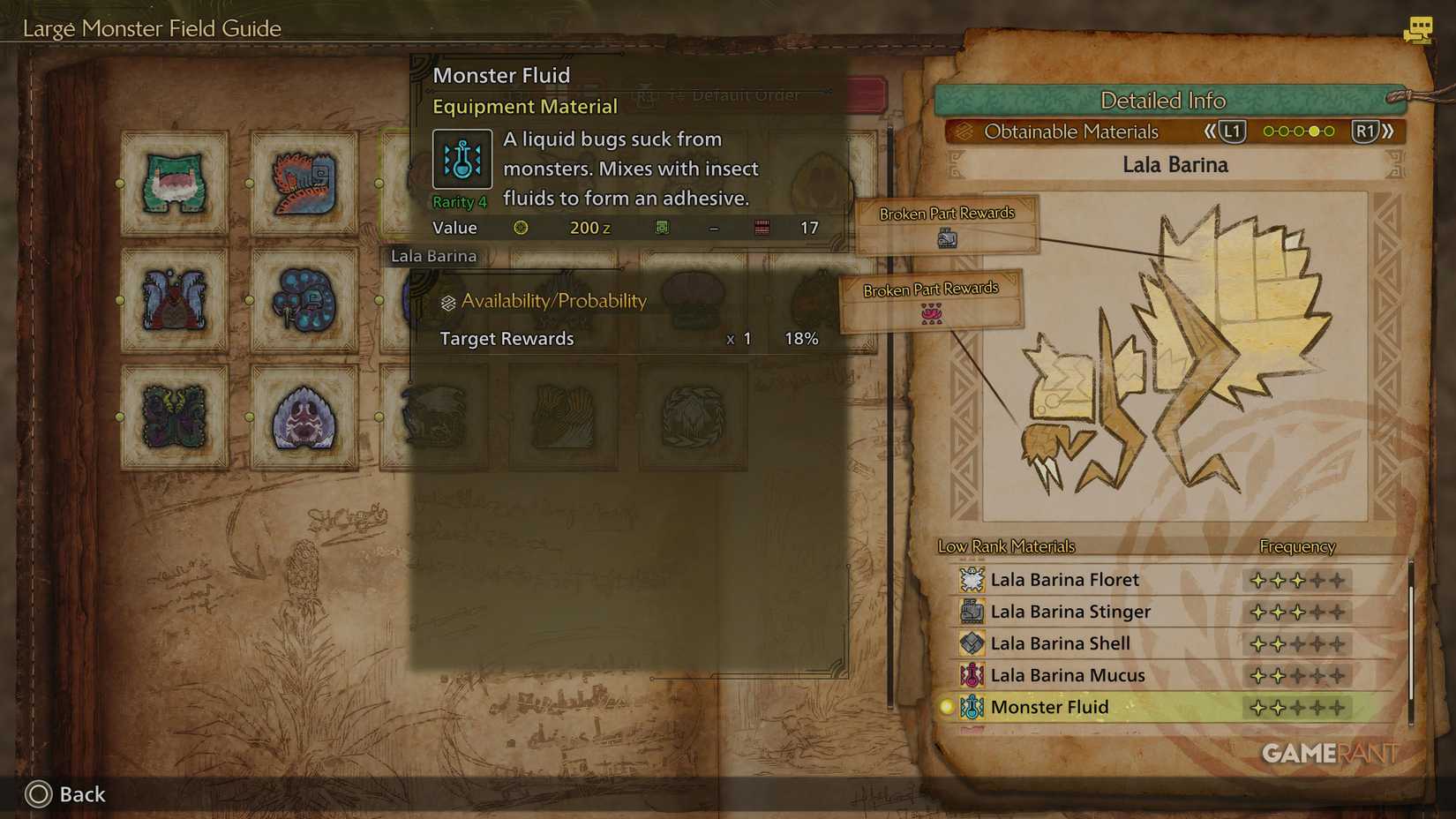Screen dimensions: 1456x819
Task: Select the Quematrice monster icon
Action: pos(304,183)
